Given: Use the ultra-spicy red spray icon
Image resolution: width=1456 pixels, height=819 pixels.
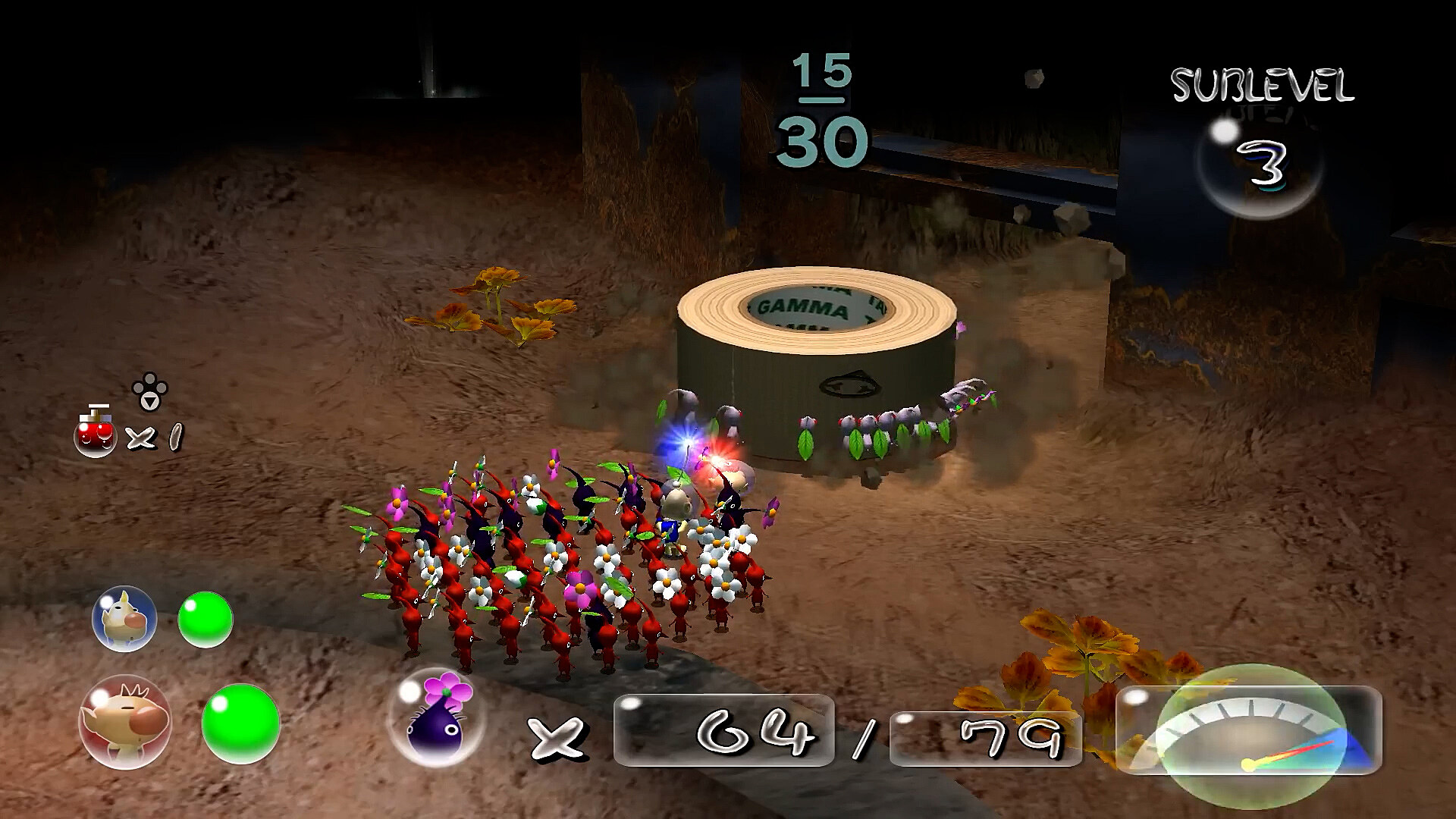Looking at the screenshot, I should pyautogui.click(x=96, y=433).
